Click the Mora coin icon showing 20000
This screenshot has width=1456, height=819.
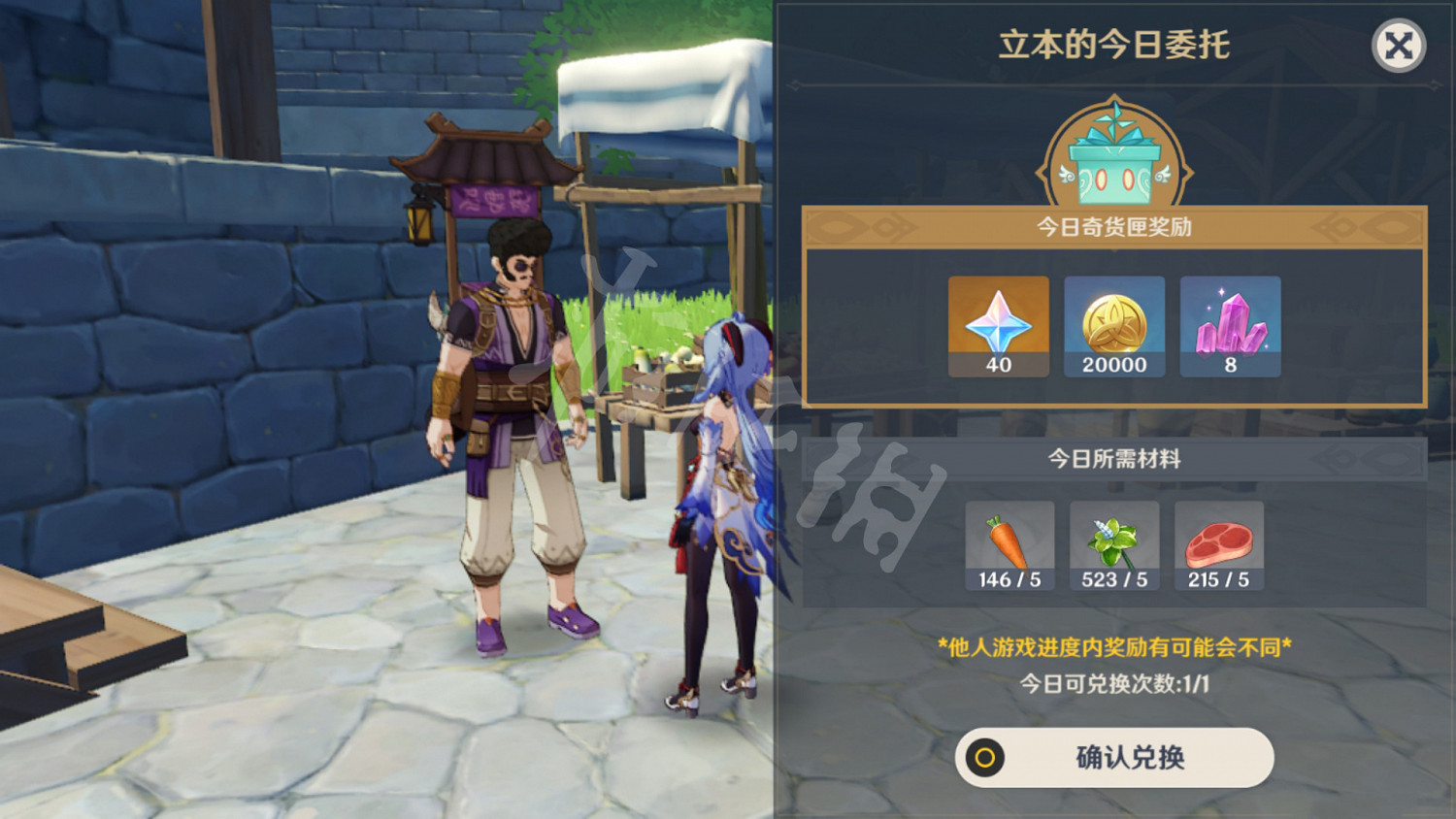[x=1114, y=325]
